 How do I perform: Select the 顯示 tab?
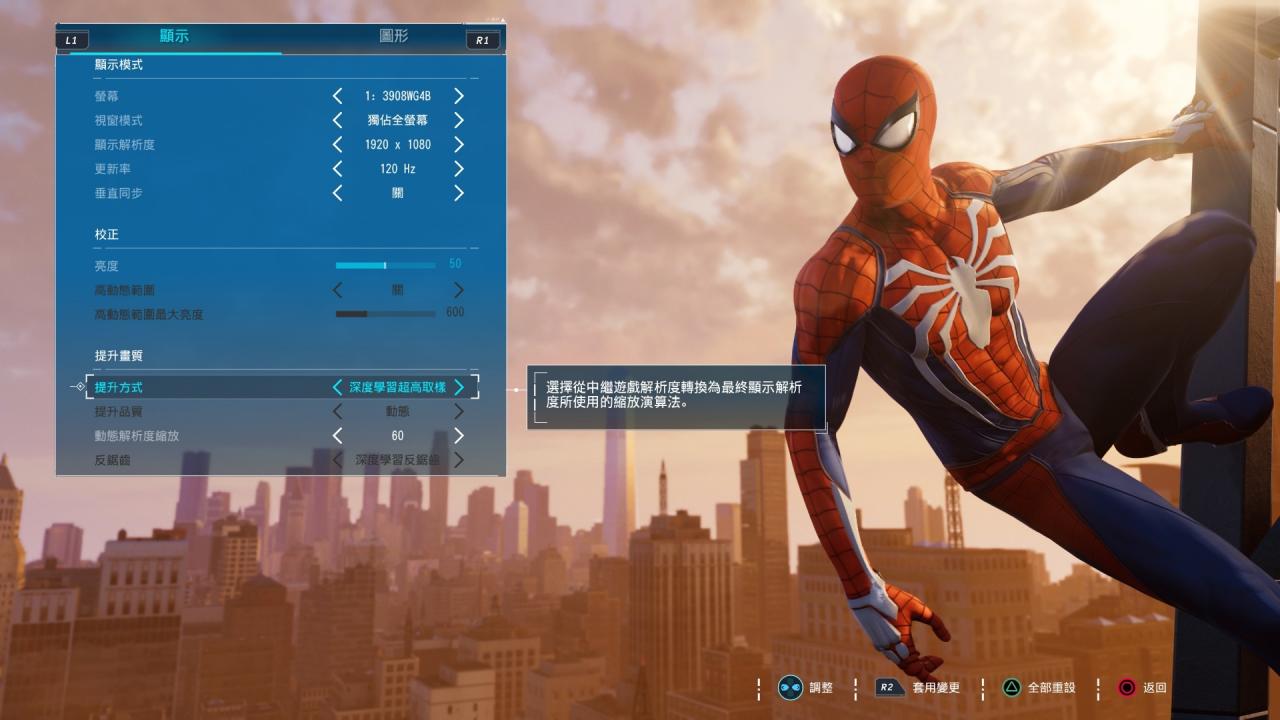point(174,36)
